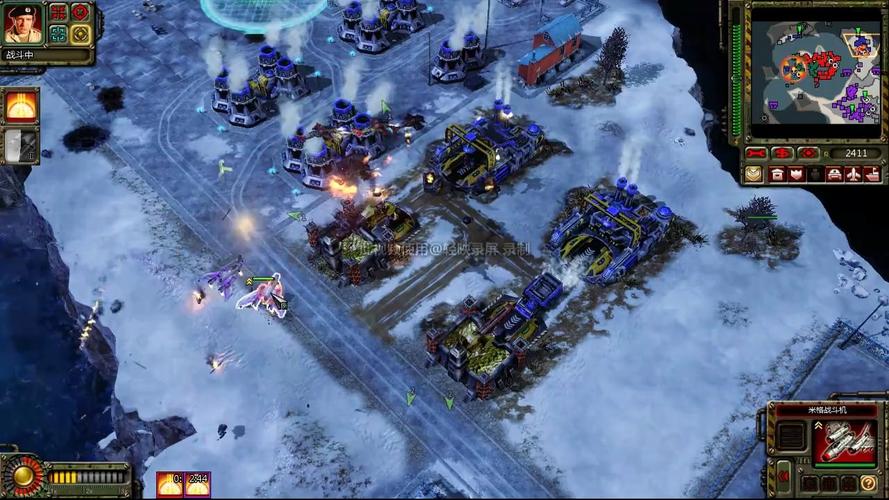Choose the teal bracket stance button

(58, 33)
